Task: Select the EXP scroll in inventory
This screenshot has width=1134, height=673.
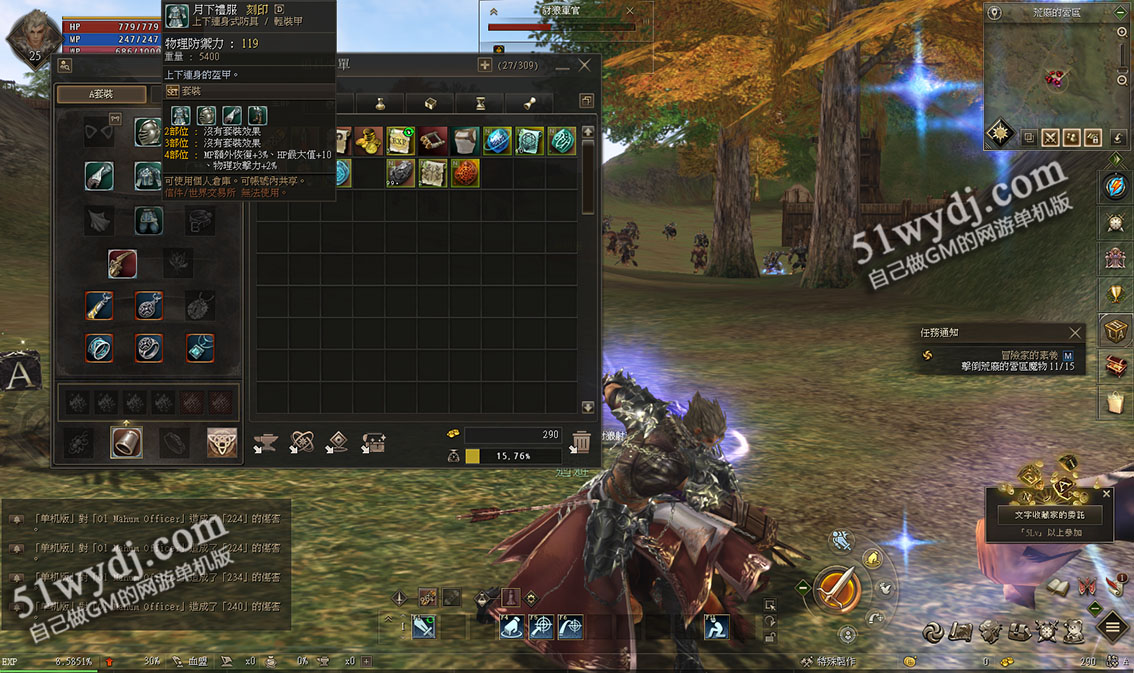Action: 401,141
